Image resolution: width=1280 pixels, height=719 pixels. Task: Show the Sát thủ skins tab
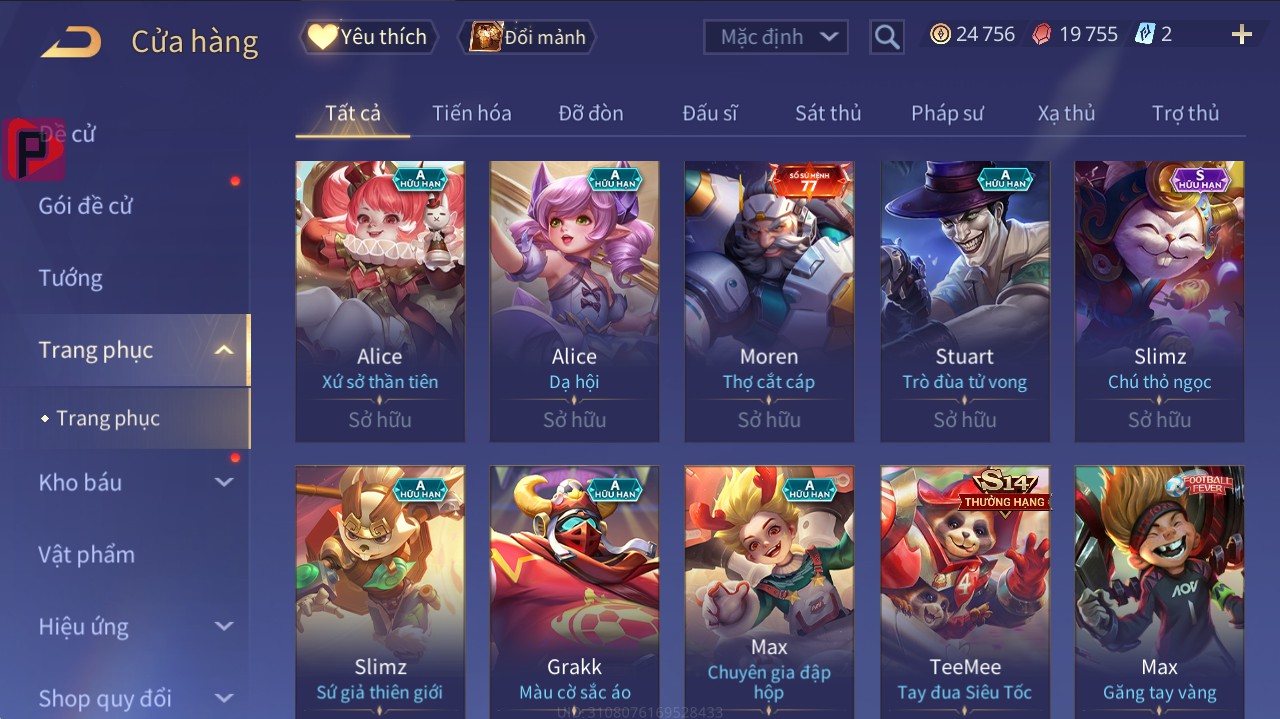[x=828, y=113]
